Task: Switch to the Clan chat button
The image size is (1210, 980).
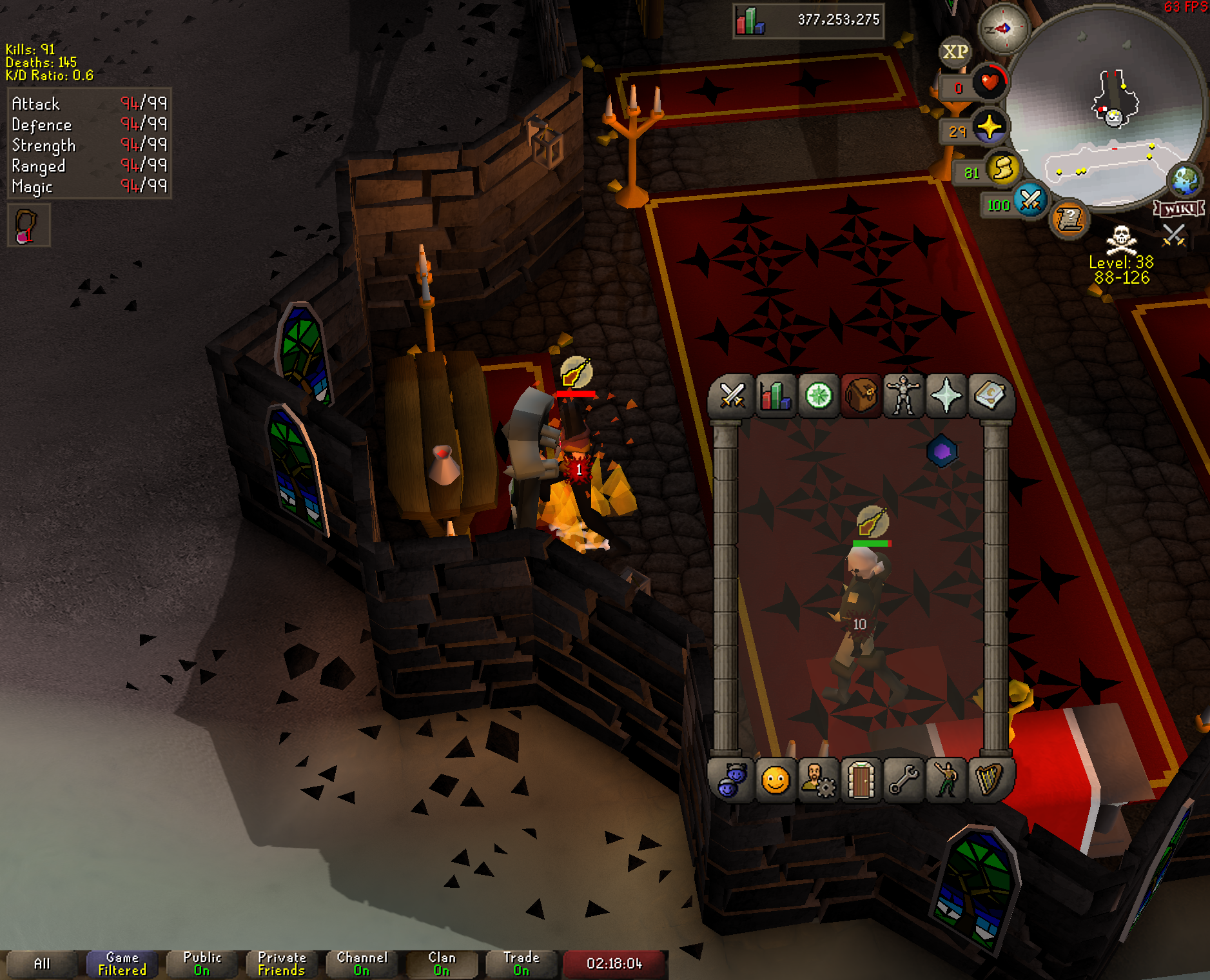Action: 442,964
